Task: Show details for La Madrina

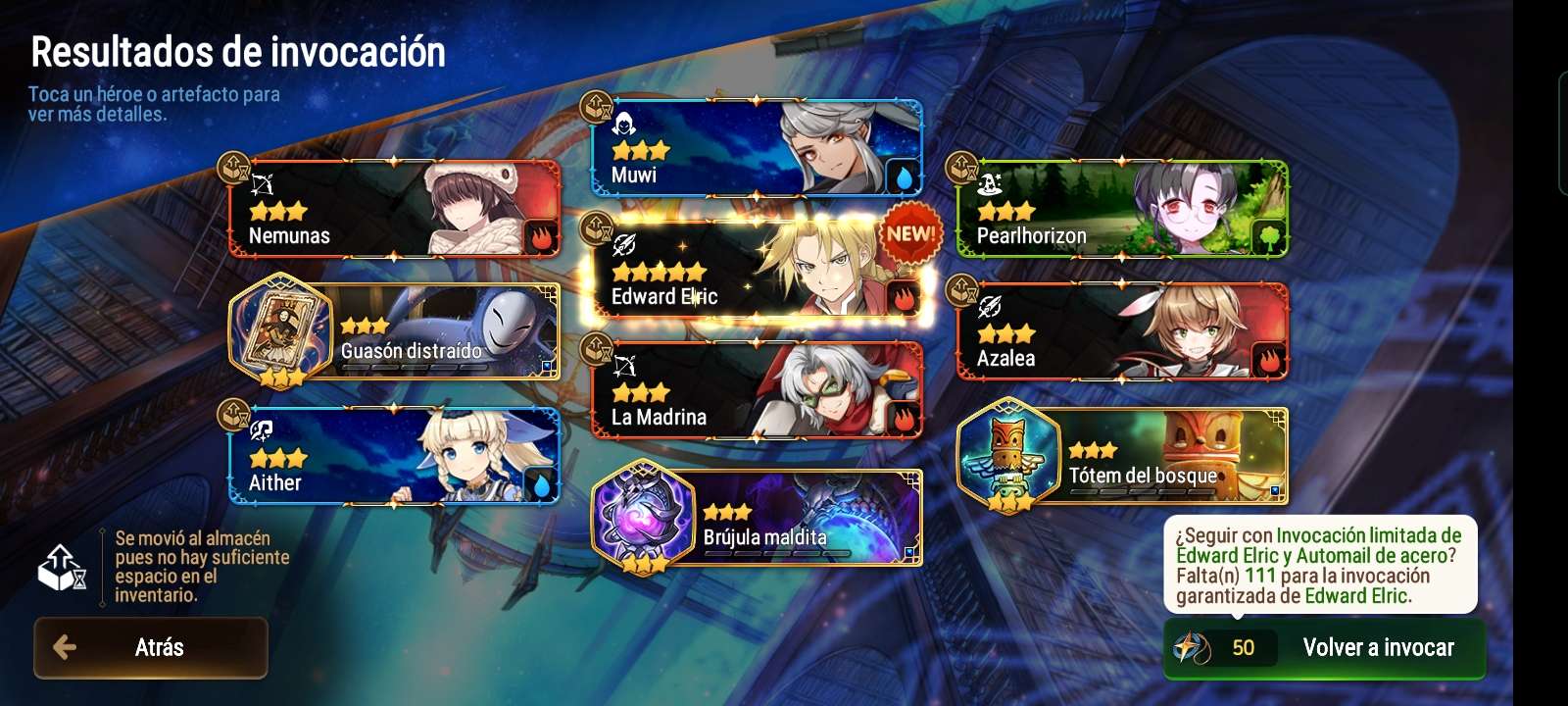Action: click(x=757, y=390)
